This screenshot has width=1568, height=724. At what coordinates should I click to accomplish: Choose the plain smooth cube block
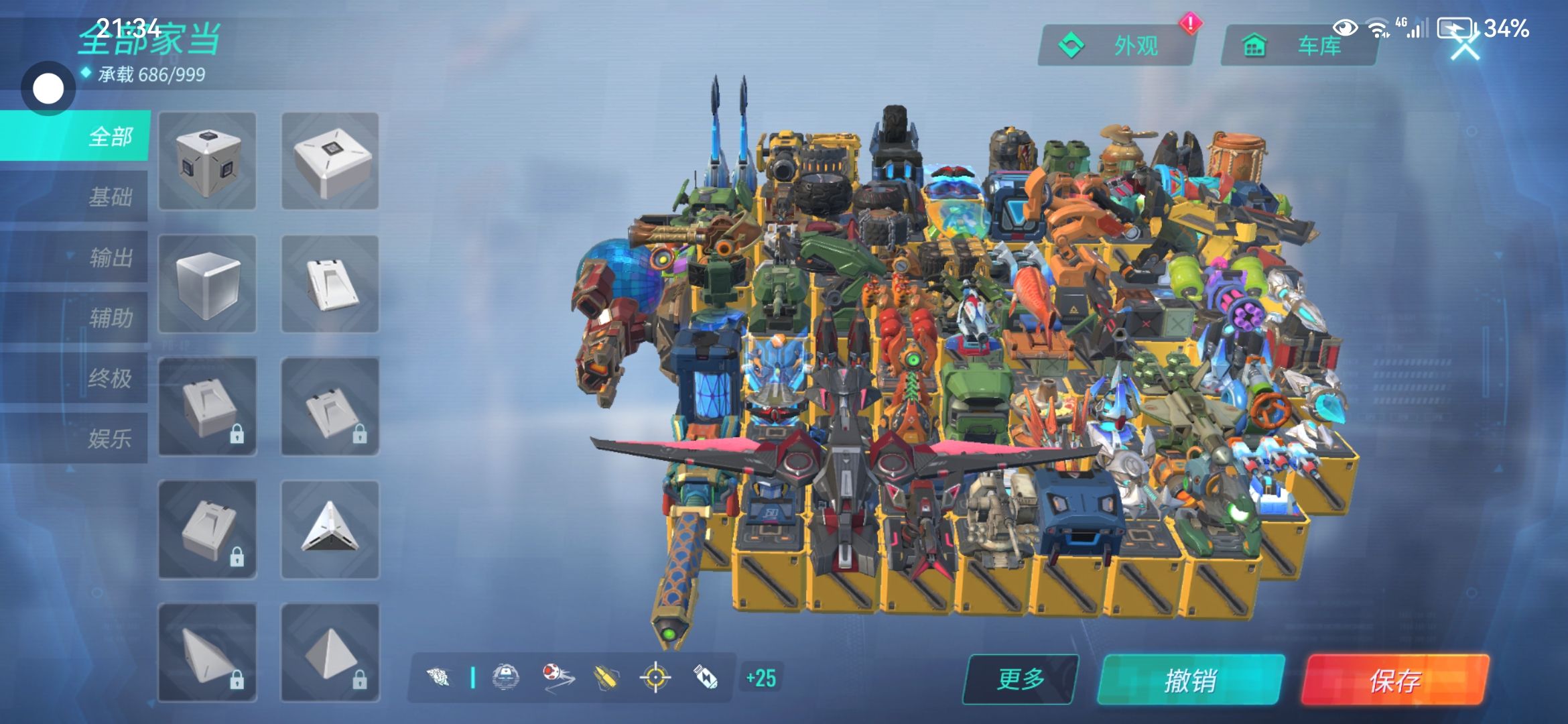point(207,284)
